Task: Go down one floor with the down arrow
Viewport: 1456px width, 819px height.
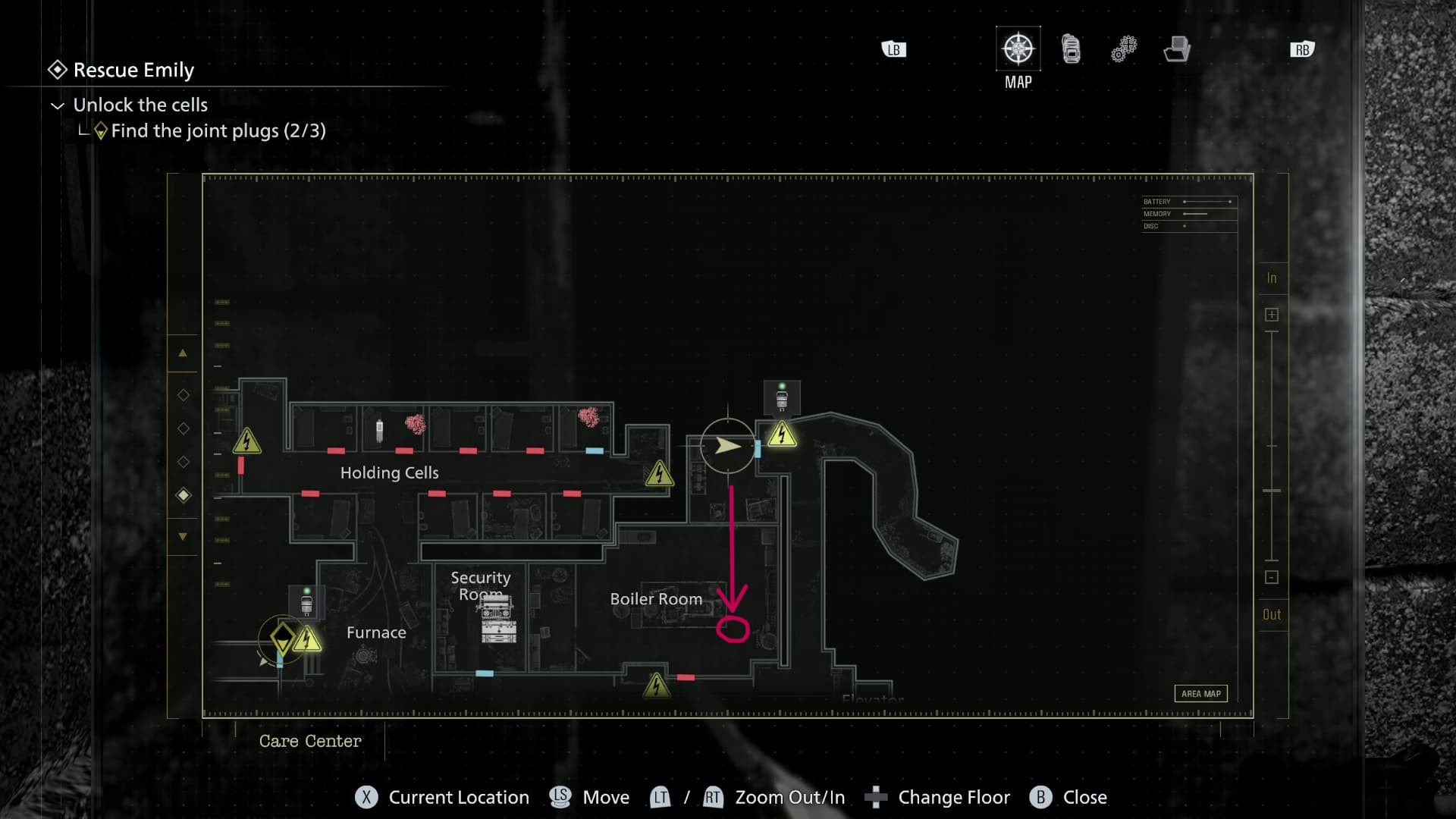Action: pos(183,537)
